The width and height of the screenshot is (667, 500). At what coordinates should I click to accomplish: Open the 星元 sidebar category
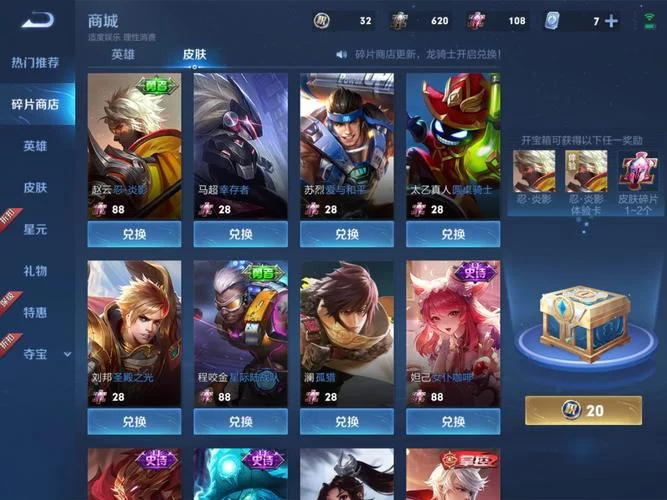tap(35, 229)
